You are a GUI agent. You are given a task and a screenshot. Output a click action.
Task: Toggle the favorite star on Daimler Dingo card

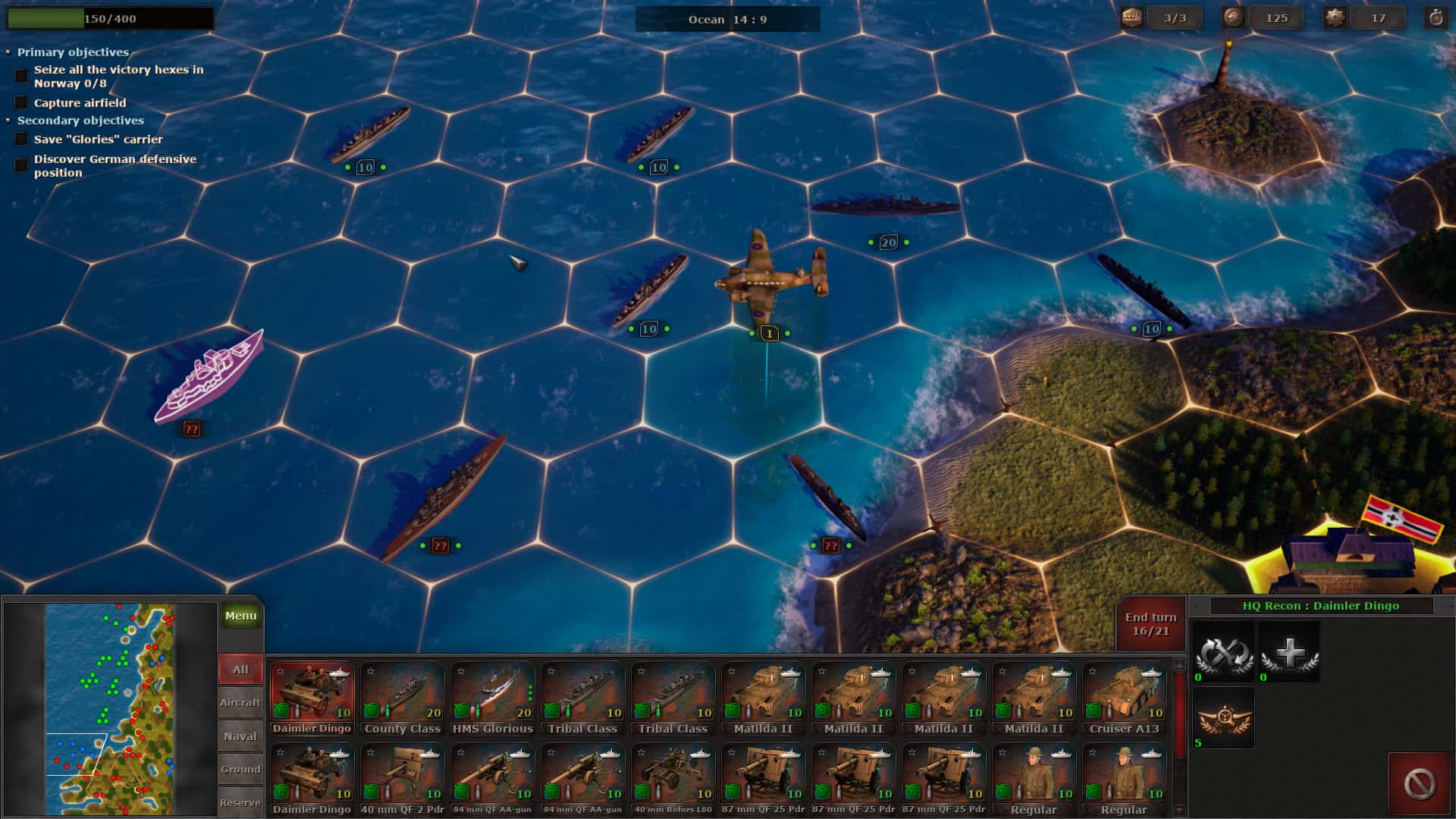coord(280,671)
